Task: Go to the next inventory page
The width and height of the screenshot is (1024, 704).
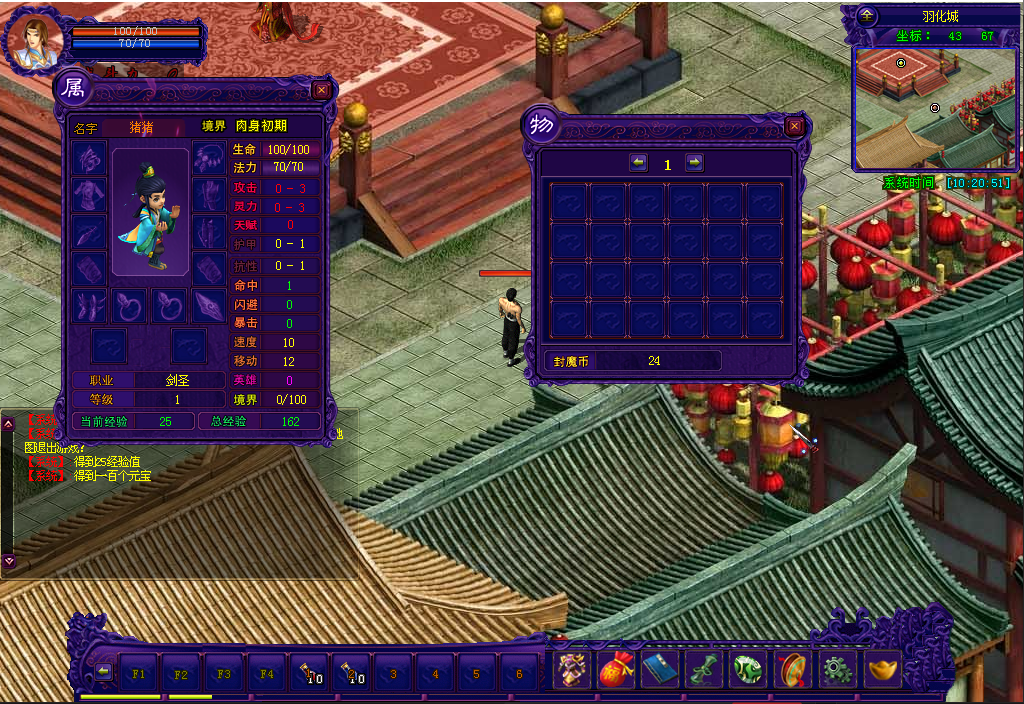Action: (695, 163)
